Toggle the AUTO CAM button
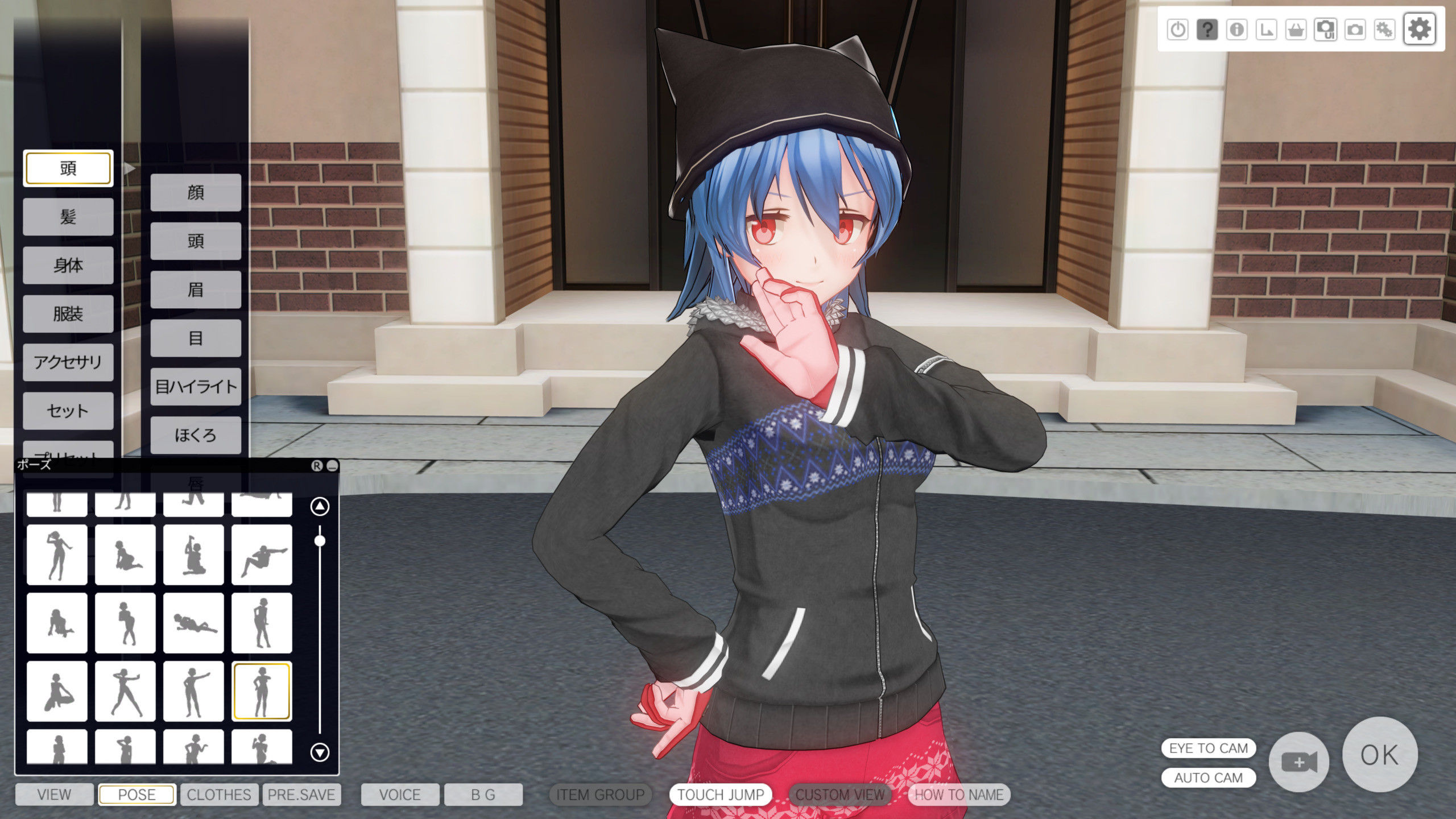Screen dimensions: 1456x819 pyautogui.click(x=1208, y=777)
